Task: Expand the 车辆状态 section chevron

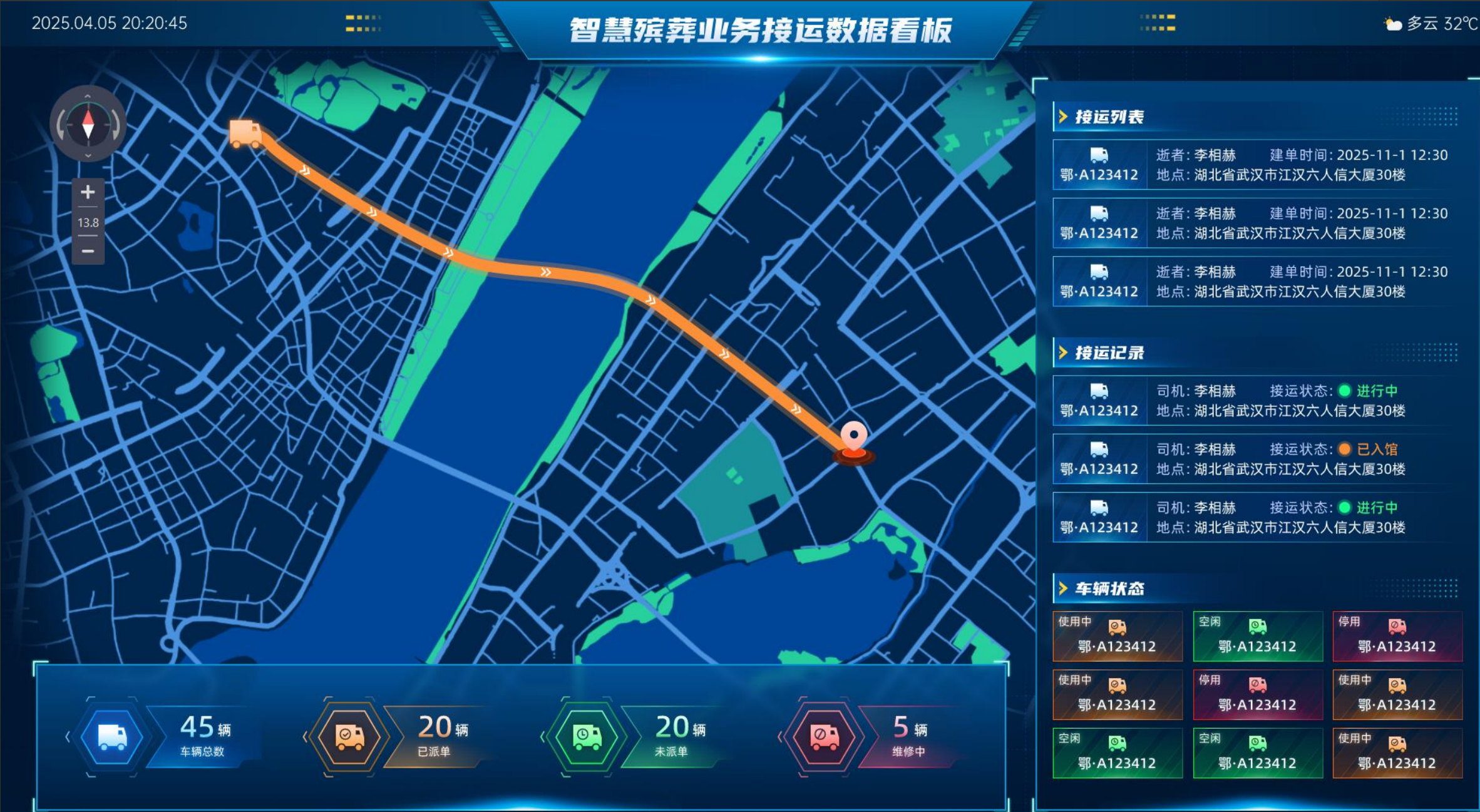Action: pyautogui.click(x=1062, y=588)
